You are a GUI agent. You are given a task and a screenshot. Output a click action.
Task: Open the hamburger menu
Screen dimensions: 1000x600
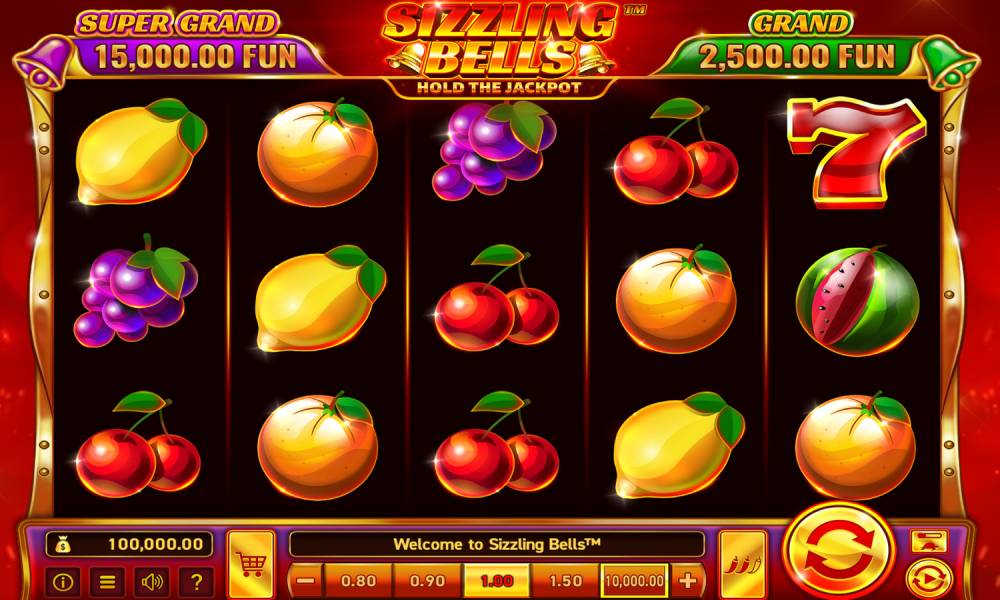pos(107,581)
